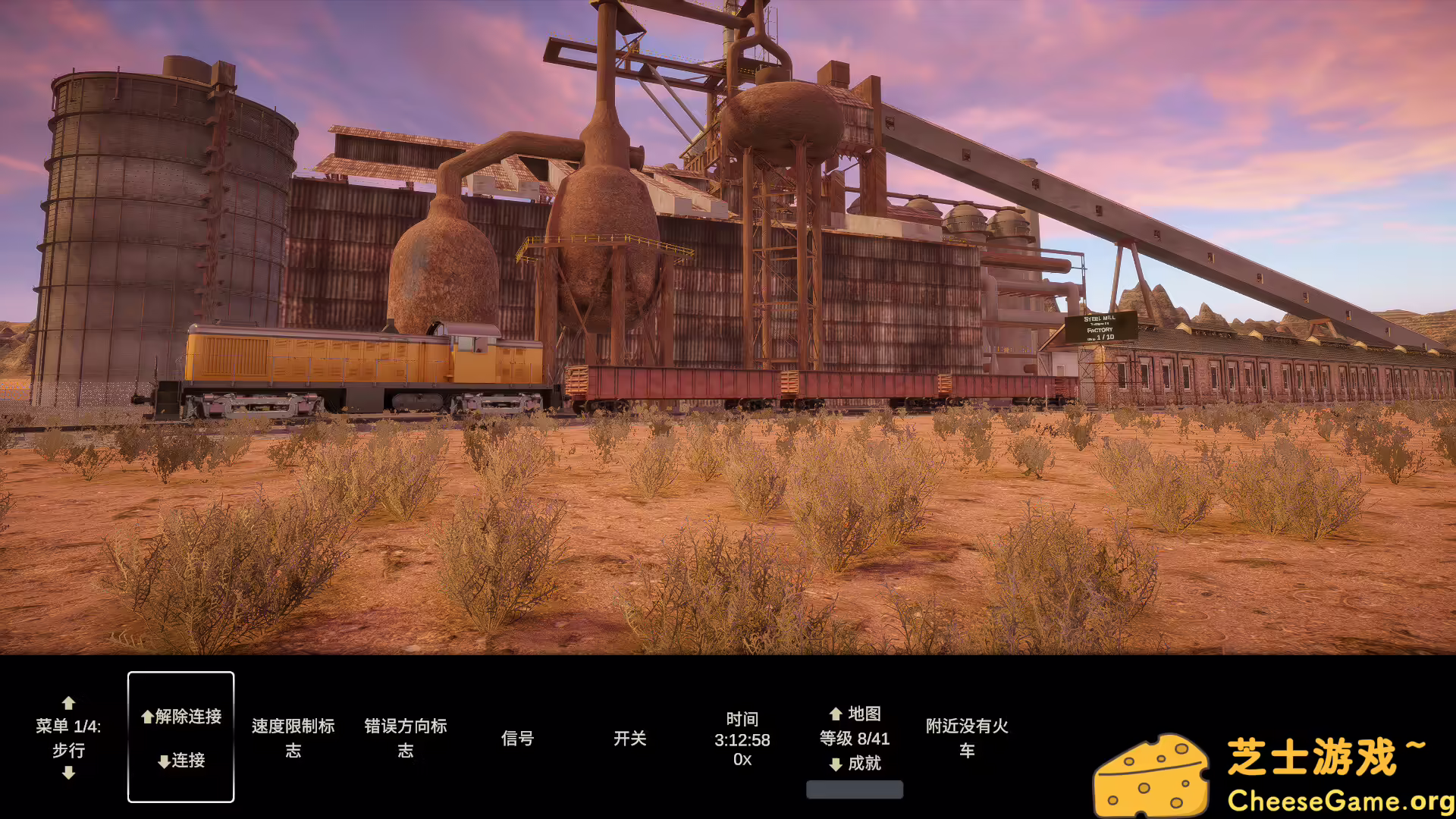
Task: Activate the 开关 track switch control
Action: pos(633,738)
